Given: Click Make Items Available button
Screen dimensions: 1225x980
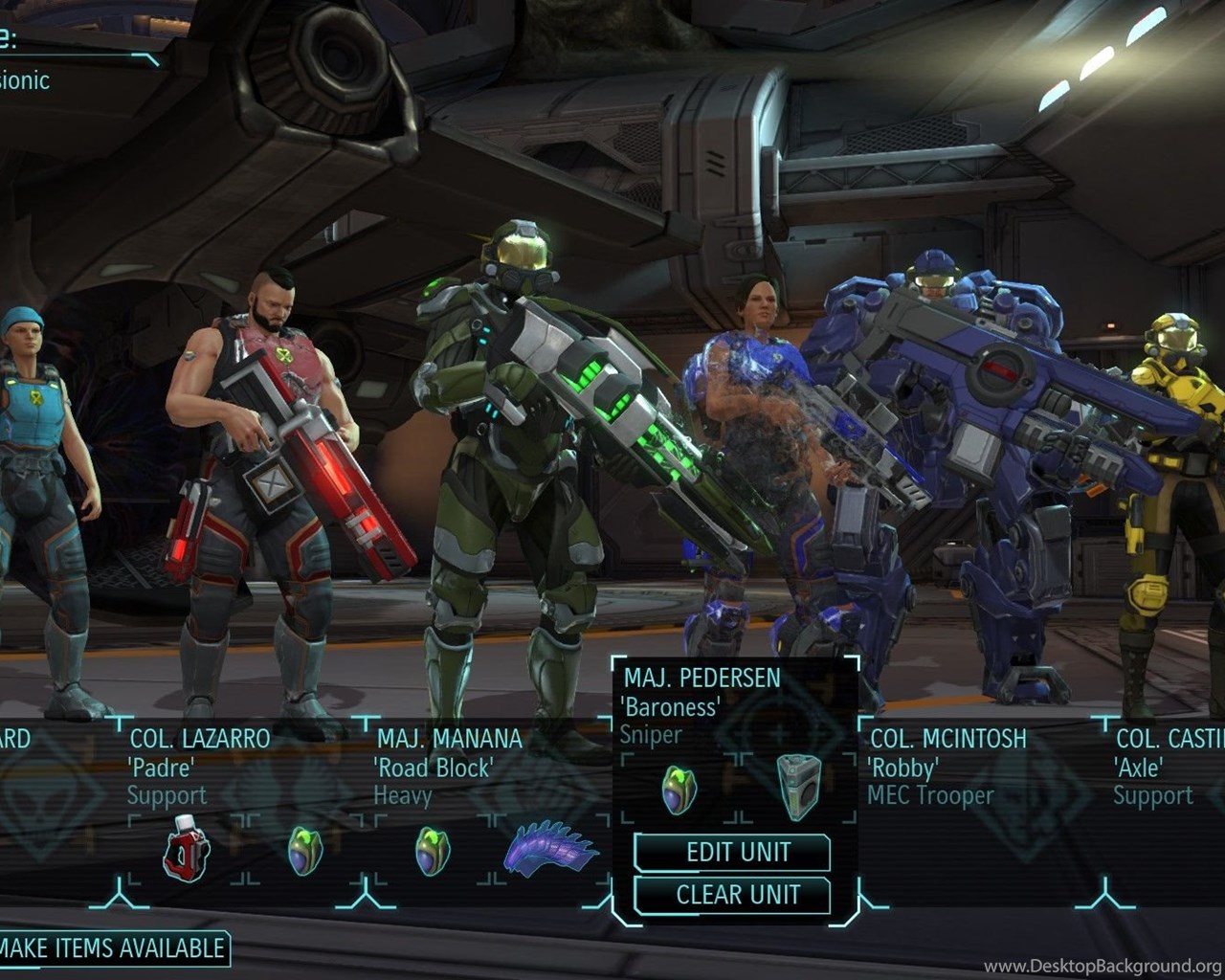Looking at the screenshot, I should [x=112, y=948].
